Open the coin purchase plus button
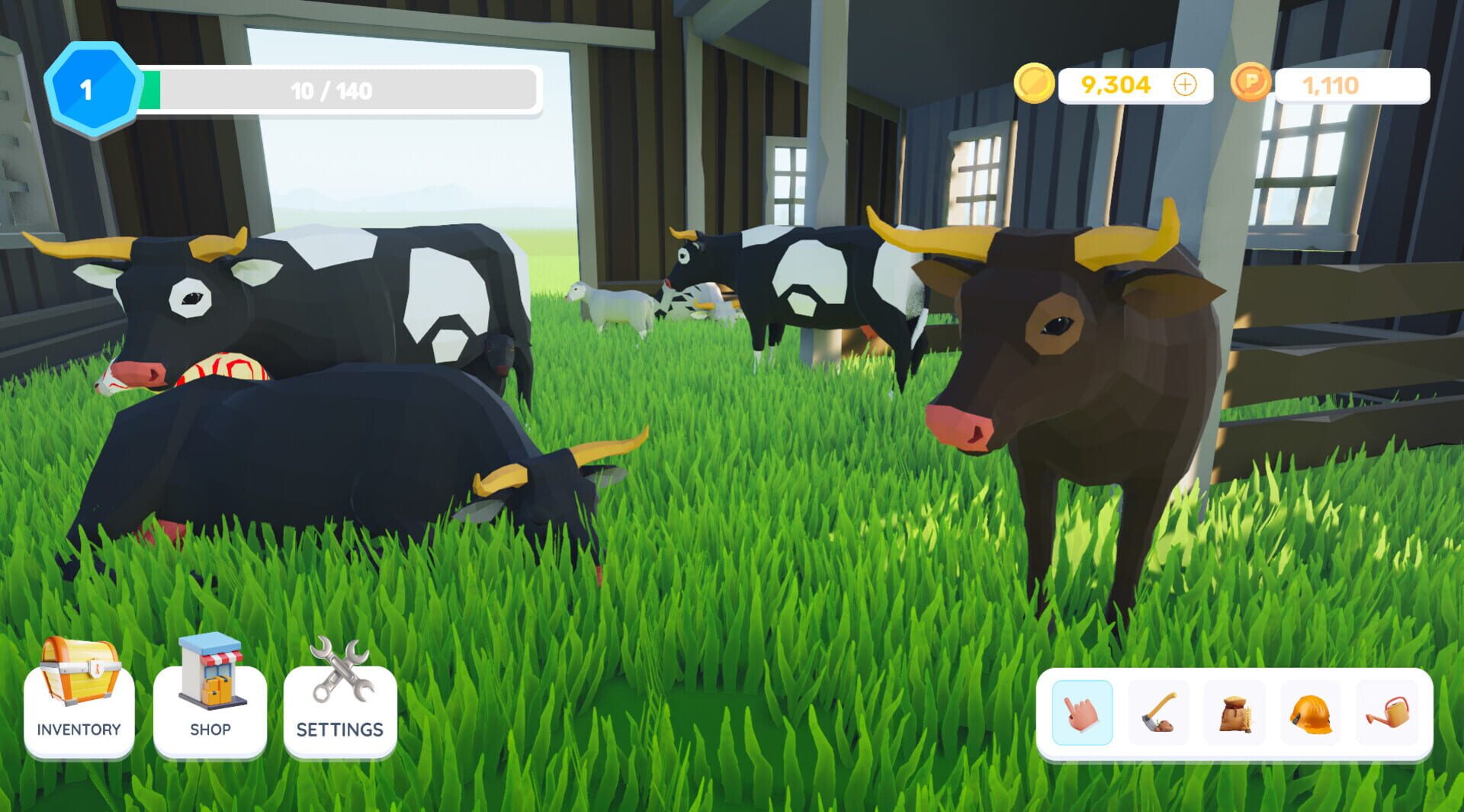1464x812 pixels. [1184, 85]
